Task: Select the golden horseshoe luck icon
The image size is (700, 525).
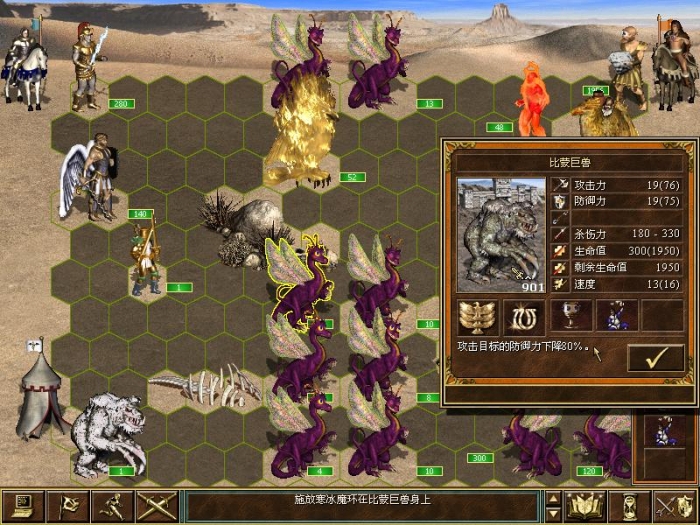Action: click(523, 316)
